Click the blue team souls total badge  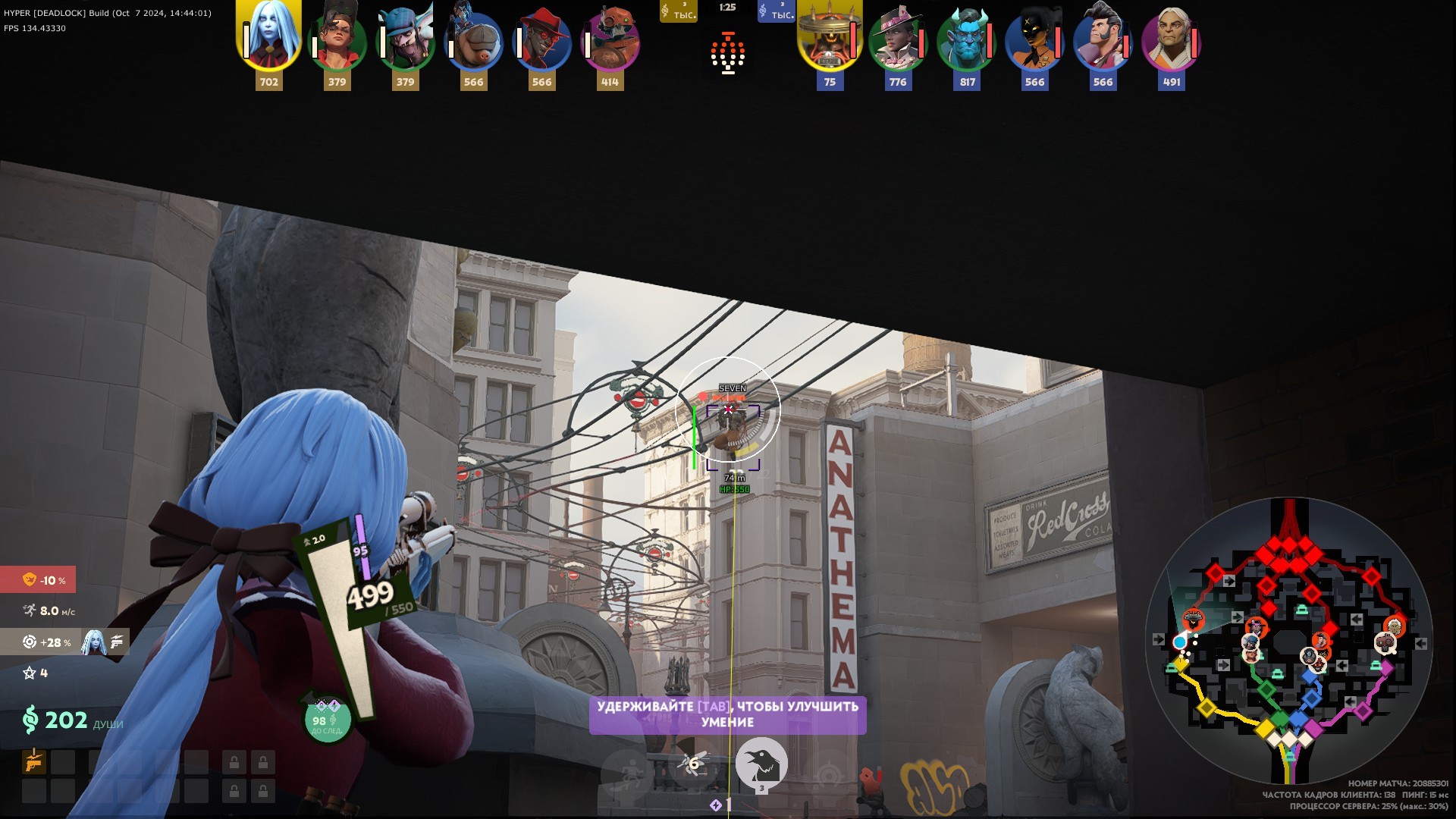pyautogui.click(x=776, y=11)
